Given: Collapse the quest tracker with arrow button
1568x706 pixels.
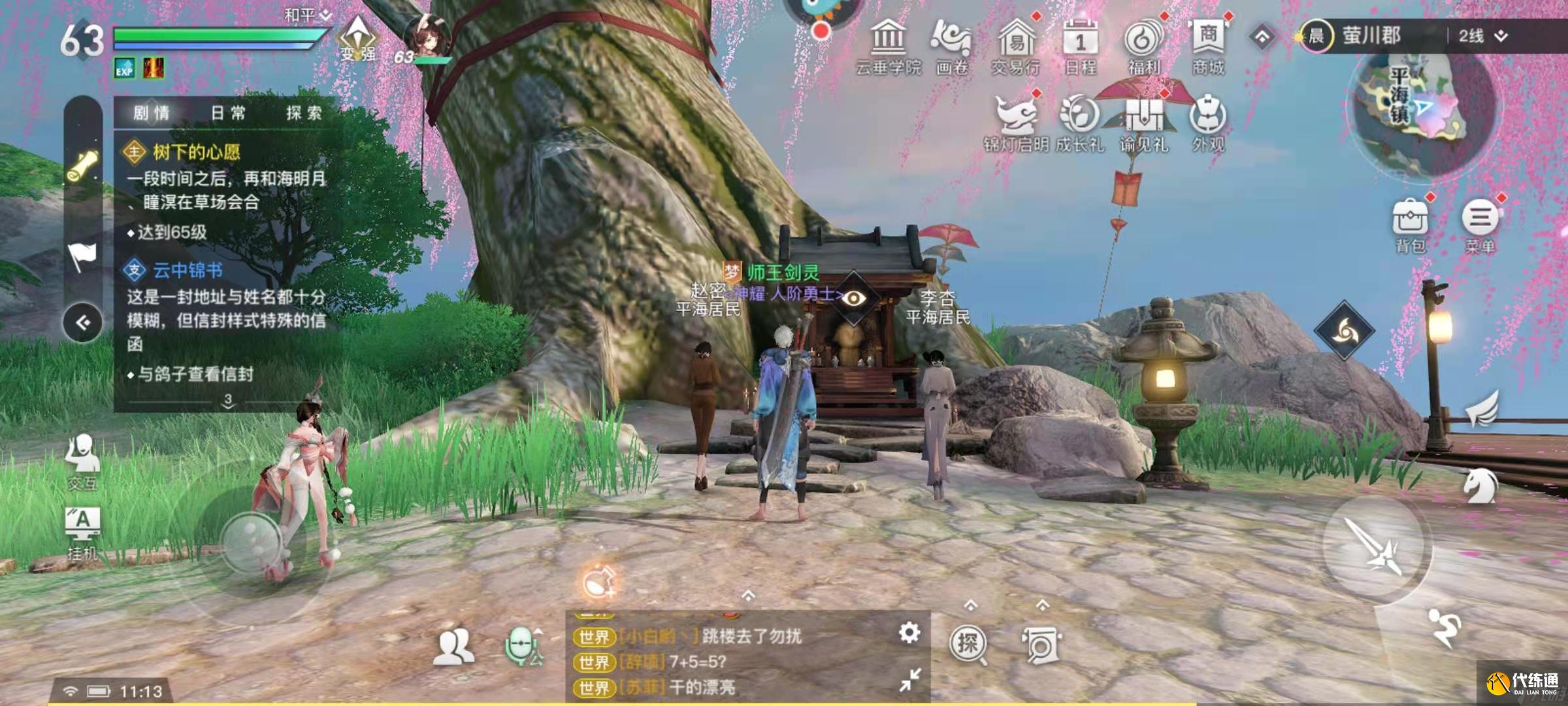Looking at the screenshot, I should [83, 322].
